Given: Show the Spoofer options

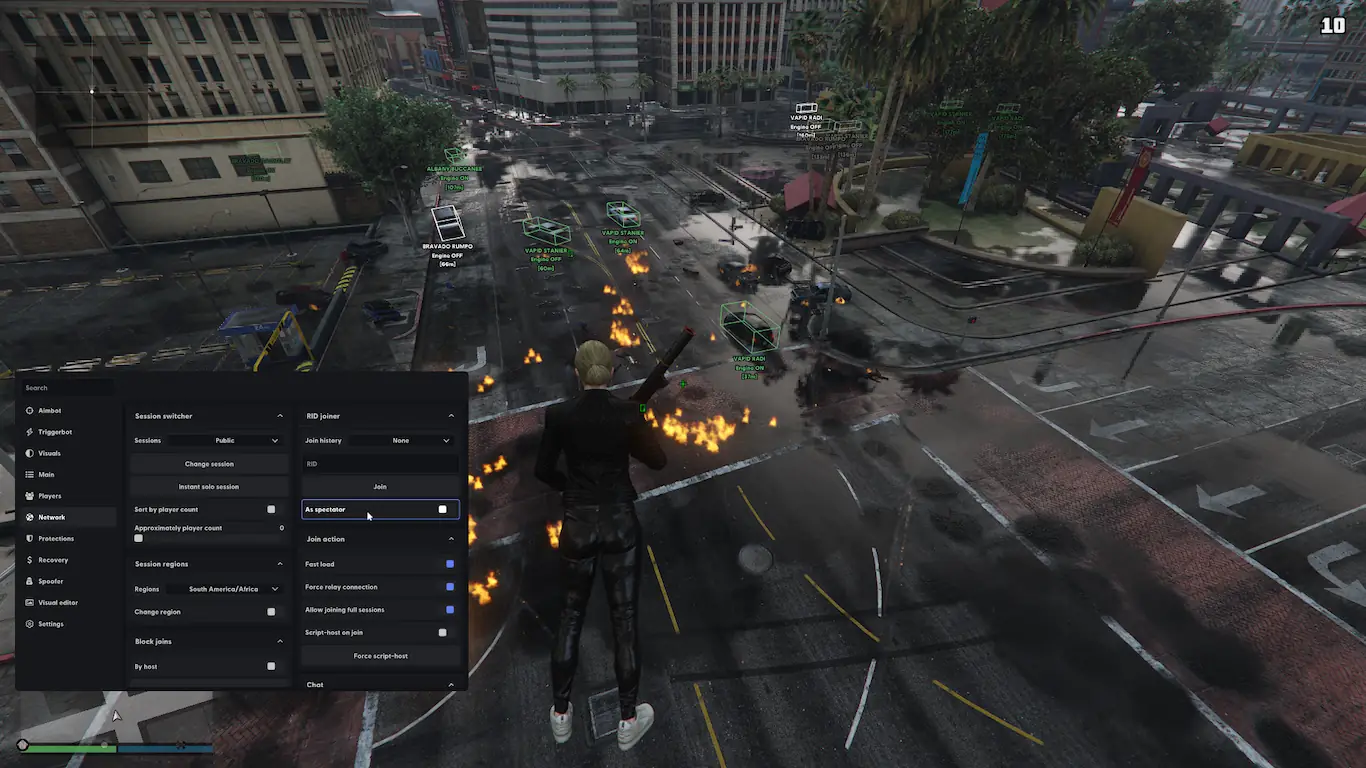Looking at the screenshot, I should click(50, 582).
